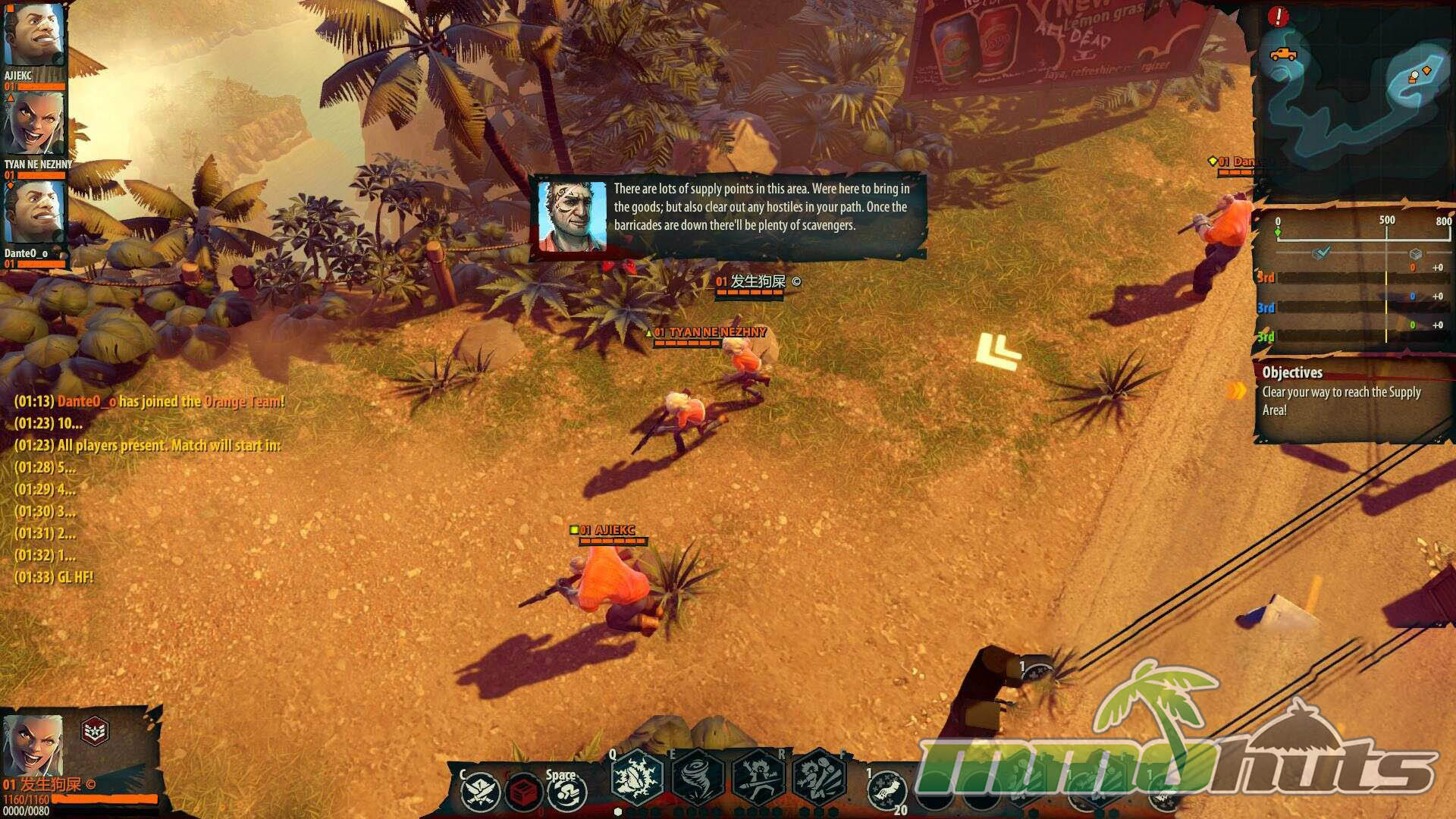1456x819 pixels.
Task: Select the red supply crate icon
Action: pos(522,792)
